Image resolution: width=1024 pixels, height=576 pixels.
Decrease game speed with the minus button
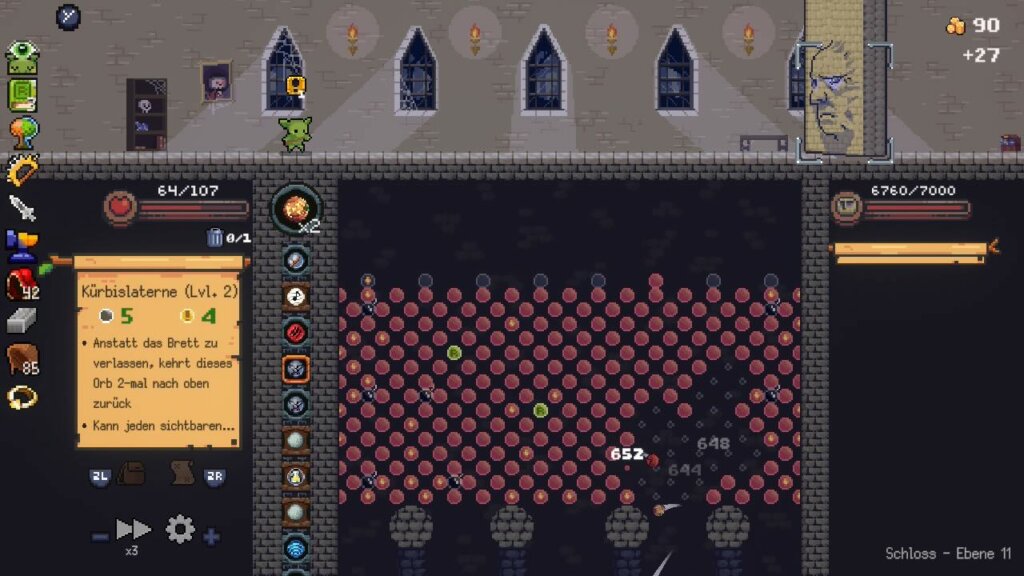100,537
